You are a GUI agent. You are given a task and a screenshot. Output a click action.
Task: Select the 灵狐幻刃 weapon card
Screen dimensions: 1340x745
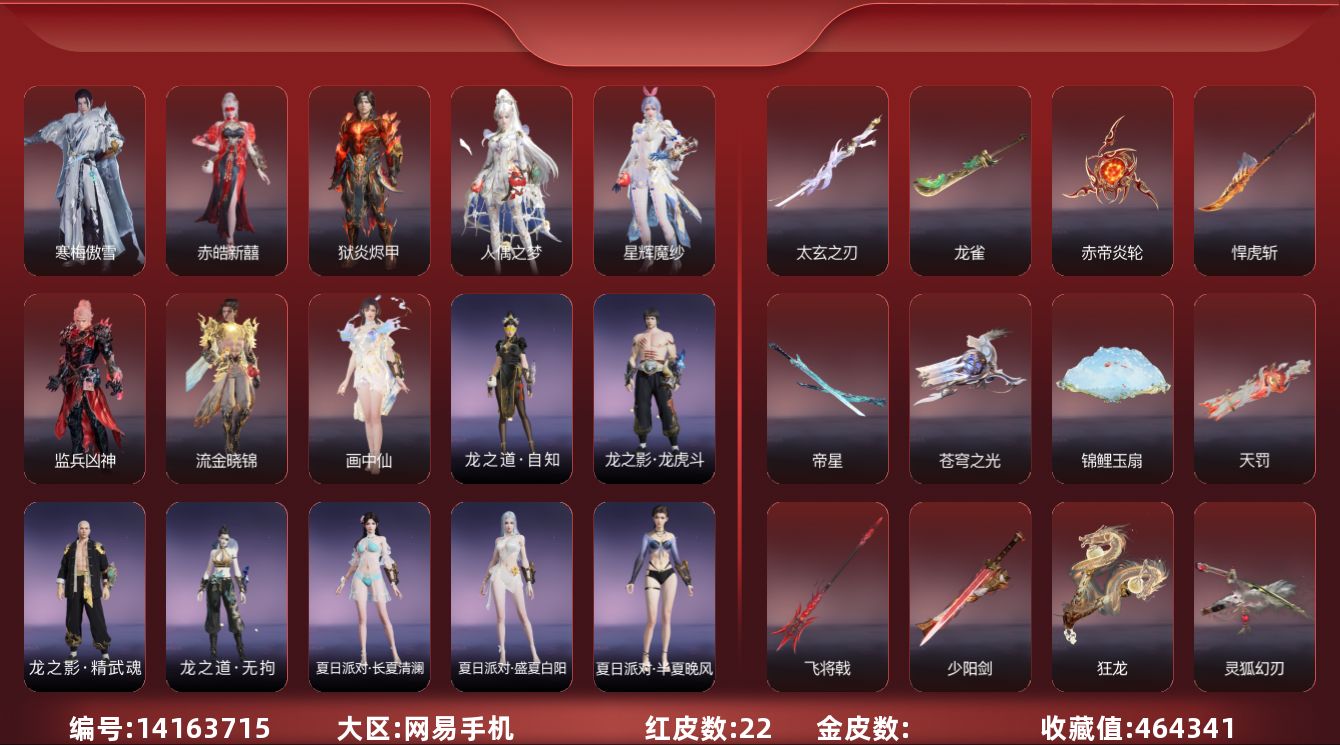[1254, 597]
